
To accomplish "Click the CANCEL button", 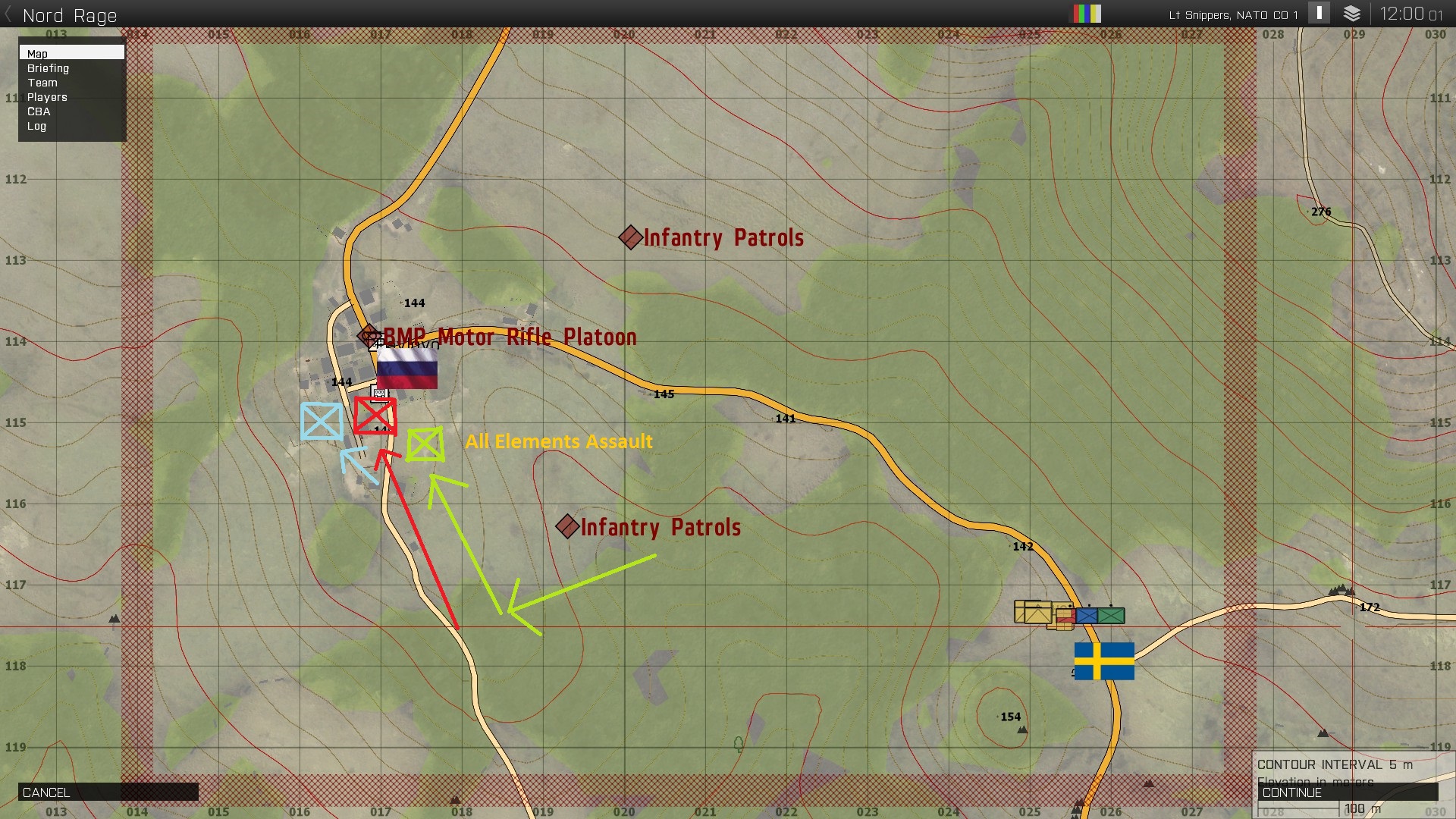I will coord(108,792).
